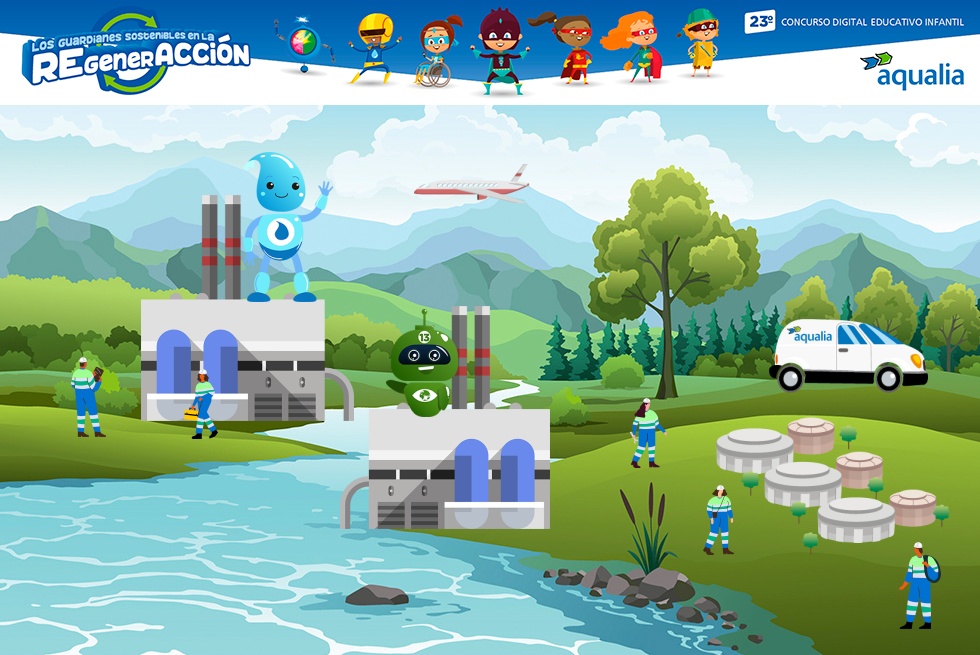Screen dimensions: 980x655
Task: Click the REgenerAcción game logo
Action: [137, 53]
